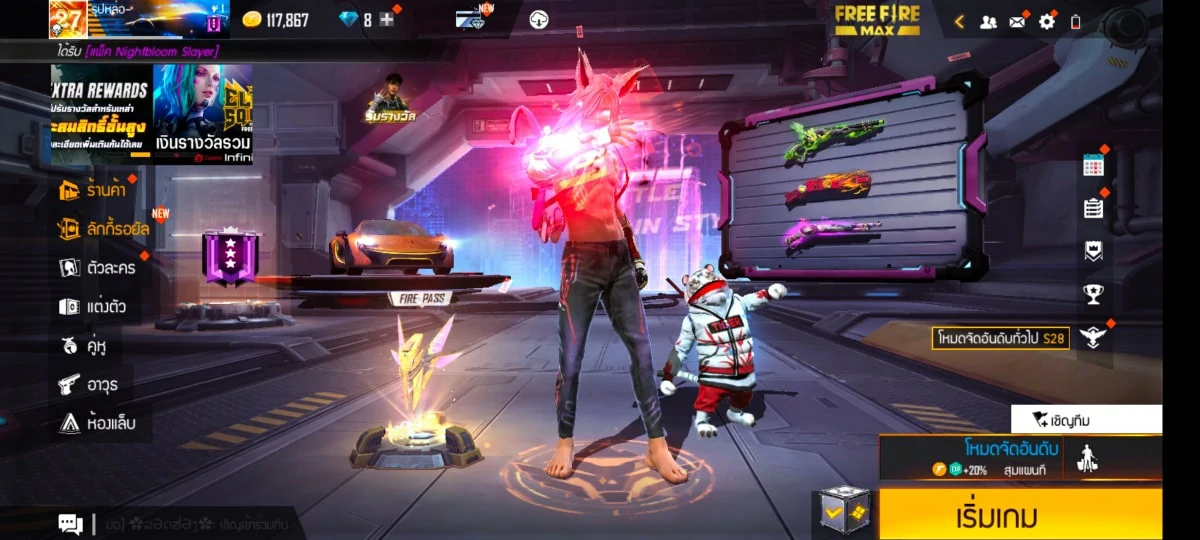
Task: Open the player profile avatar
Action: click(x=67, y=20)
